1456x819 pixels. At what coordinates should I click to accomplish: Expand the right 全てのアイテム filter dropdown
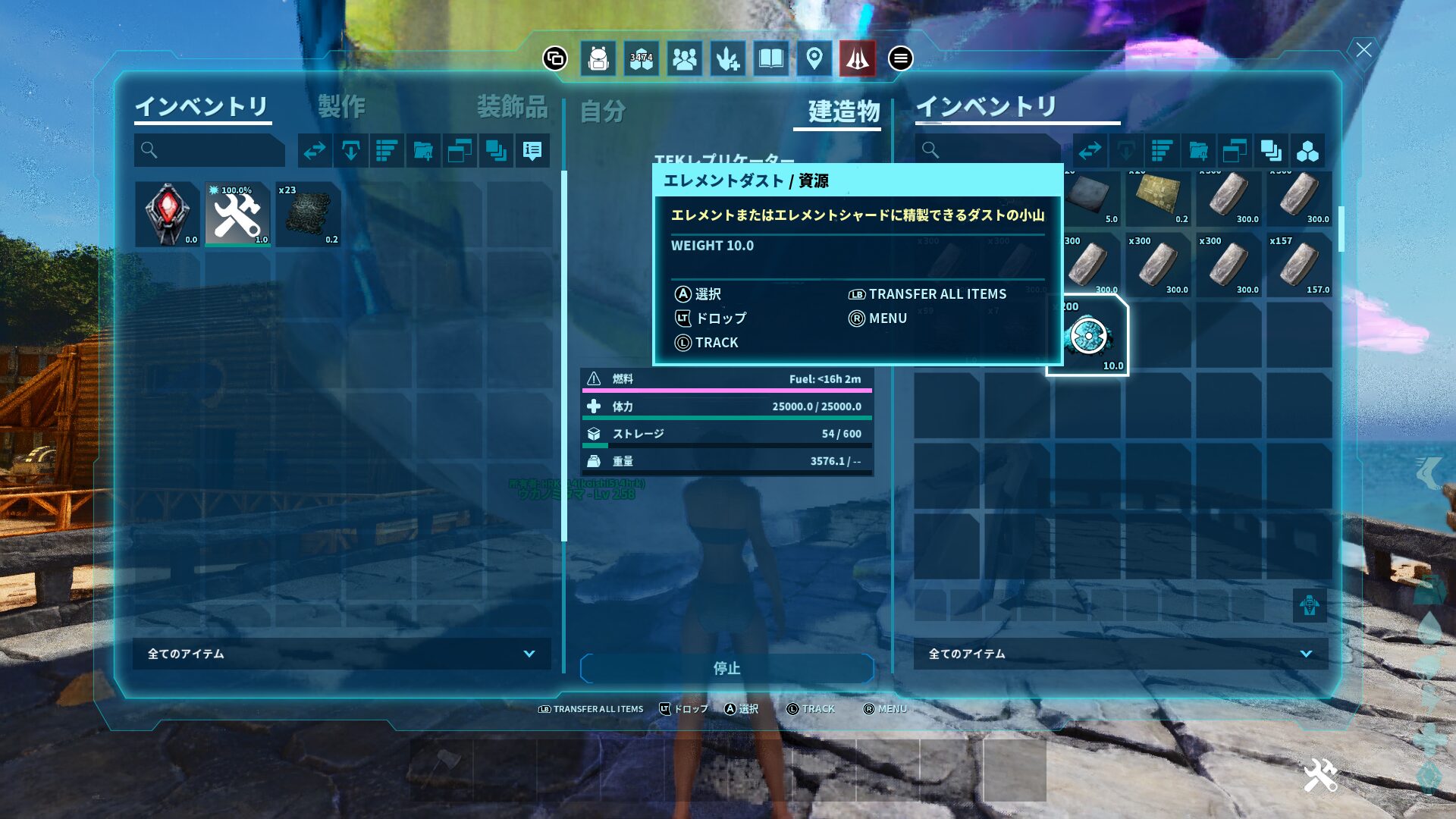[1120, 654]
